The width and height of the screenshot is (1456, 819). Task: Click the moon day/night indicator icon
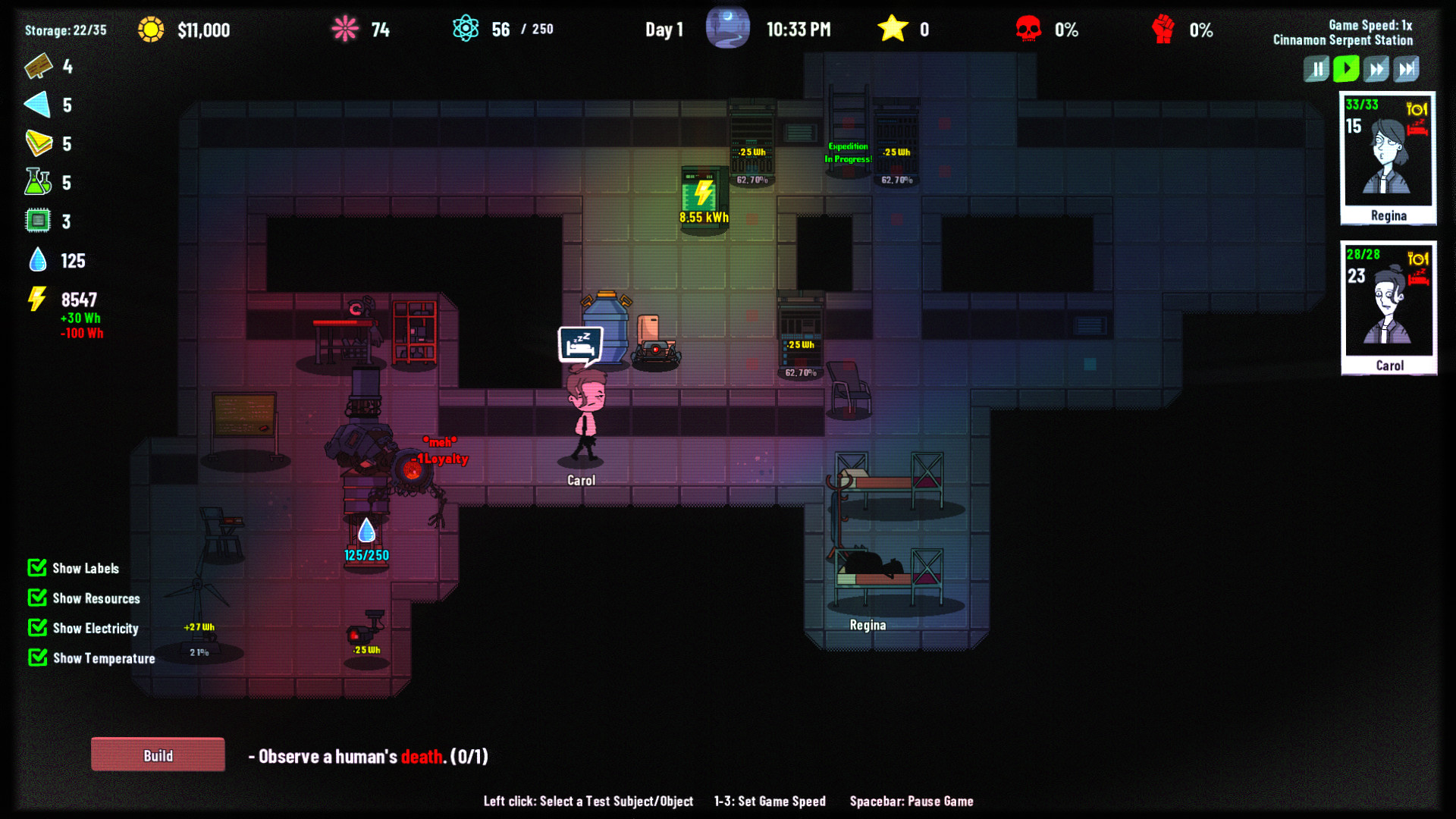click(x=727, y=27)
